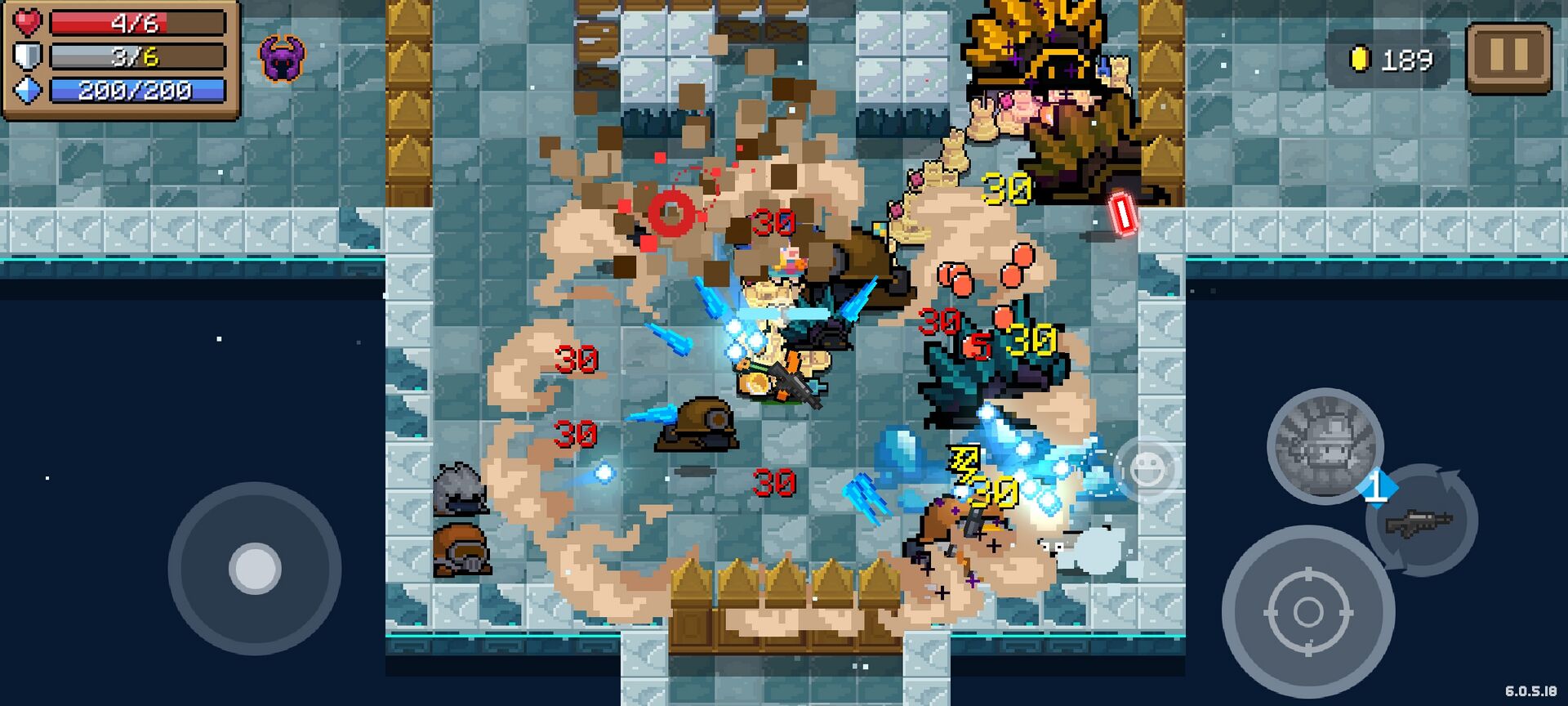
Task: Open the smiley emote button
Action: (1147, 469)
